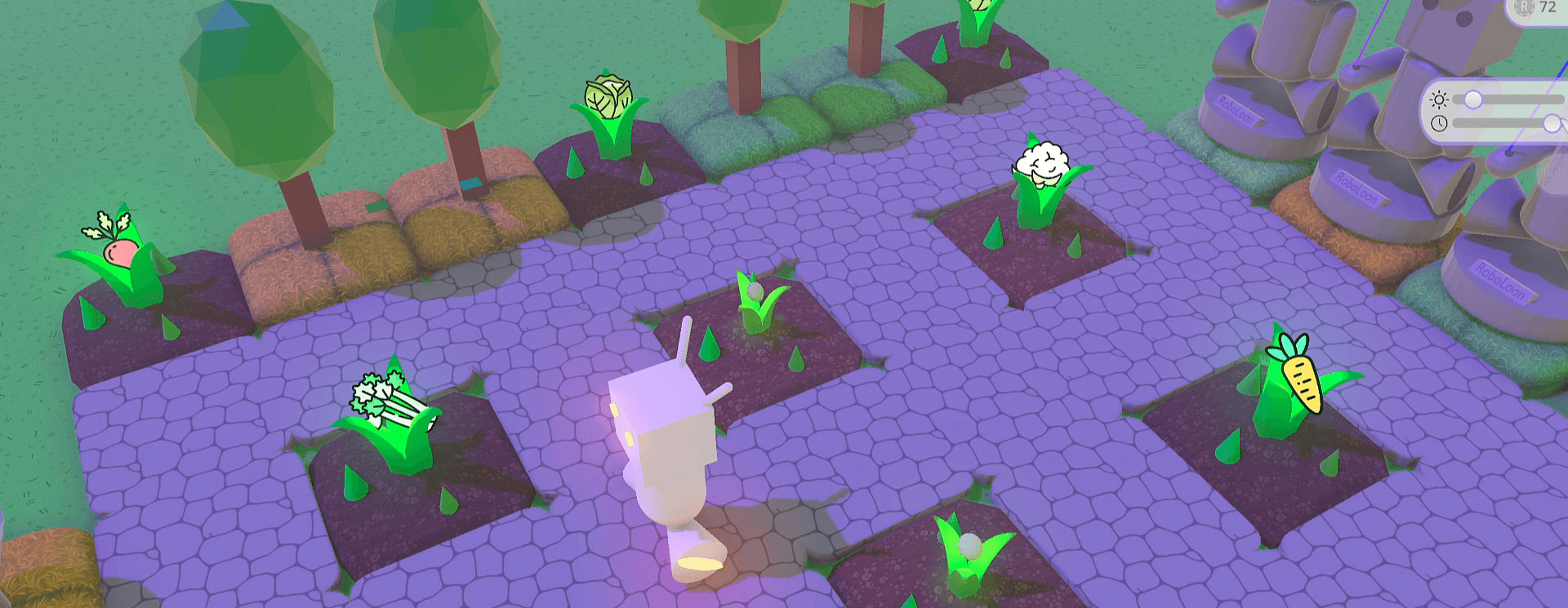Screen dimensions: 1568x608
Task: Click the clock time icon
Action: click(x=1440, y=122)
